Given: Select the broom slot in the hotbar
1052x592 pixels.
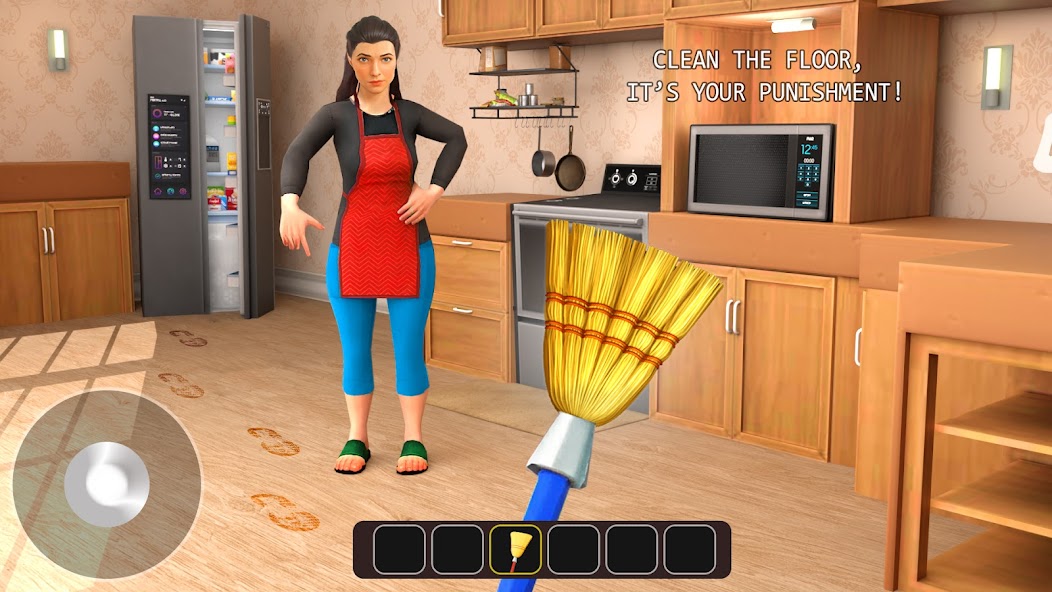Looking at the screenshot, I should 515,549.
